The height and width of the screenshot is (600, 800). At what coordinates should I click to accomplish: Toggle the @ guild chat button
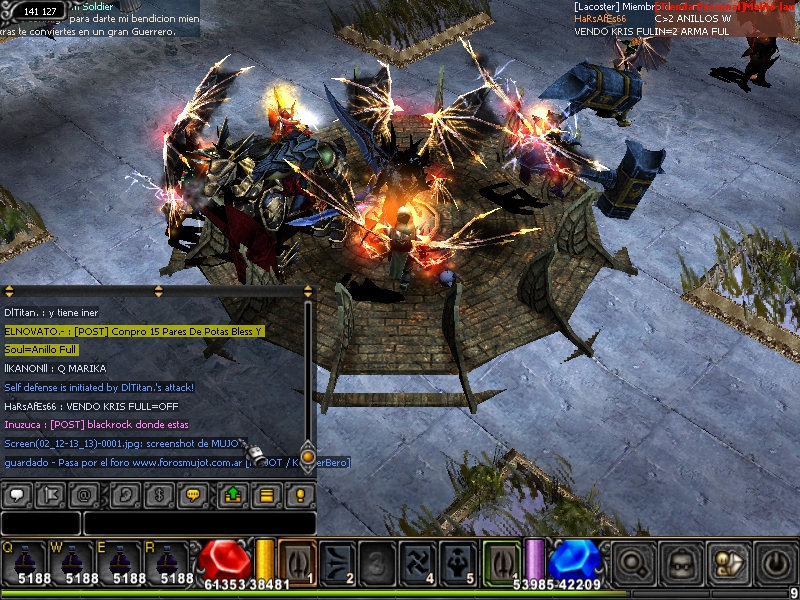(x=85, y=495)
